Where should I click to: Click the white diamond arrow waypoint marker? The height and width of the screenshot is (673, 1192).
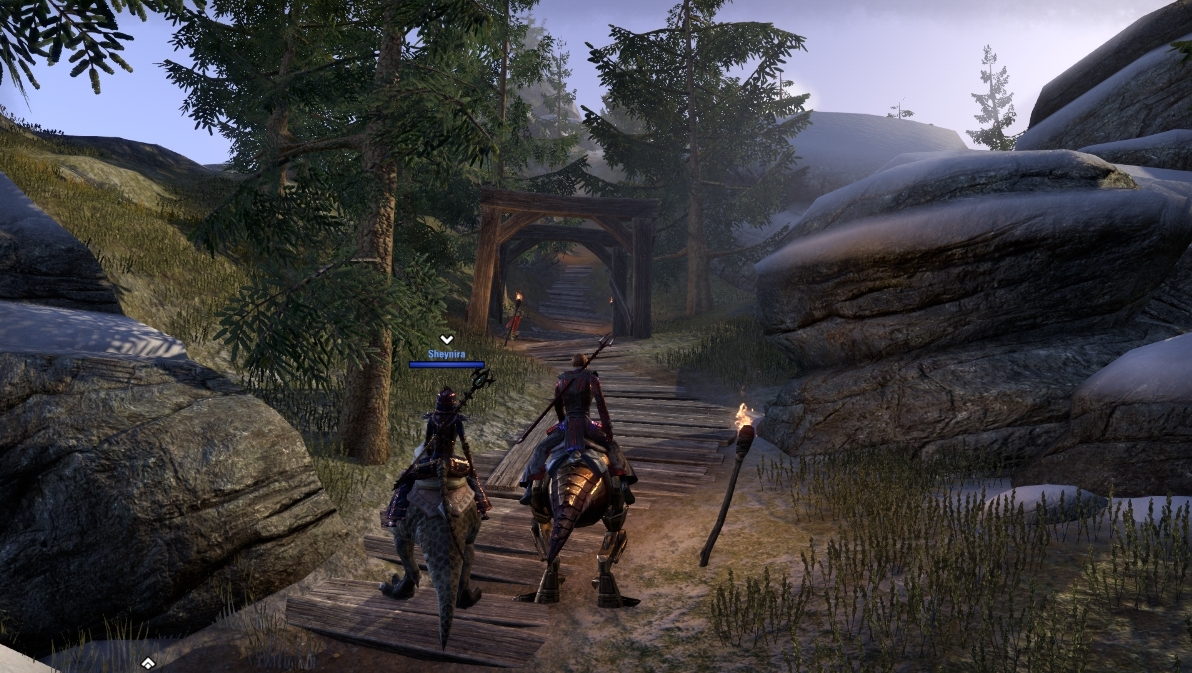148,663
